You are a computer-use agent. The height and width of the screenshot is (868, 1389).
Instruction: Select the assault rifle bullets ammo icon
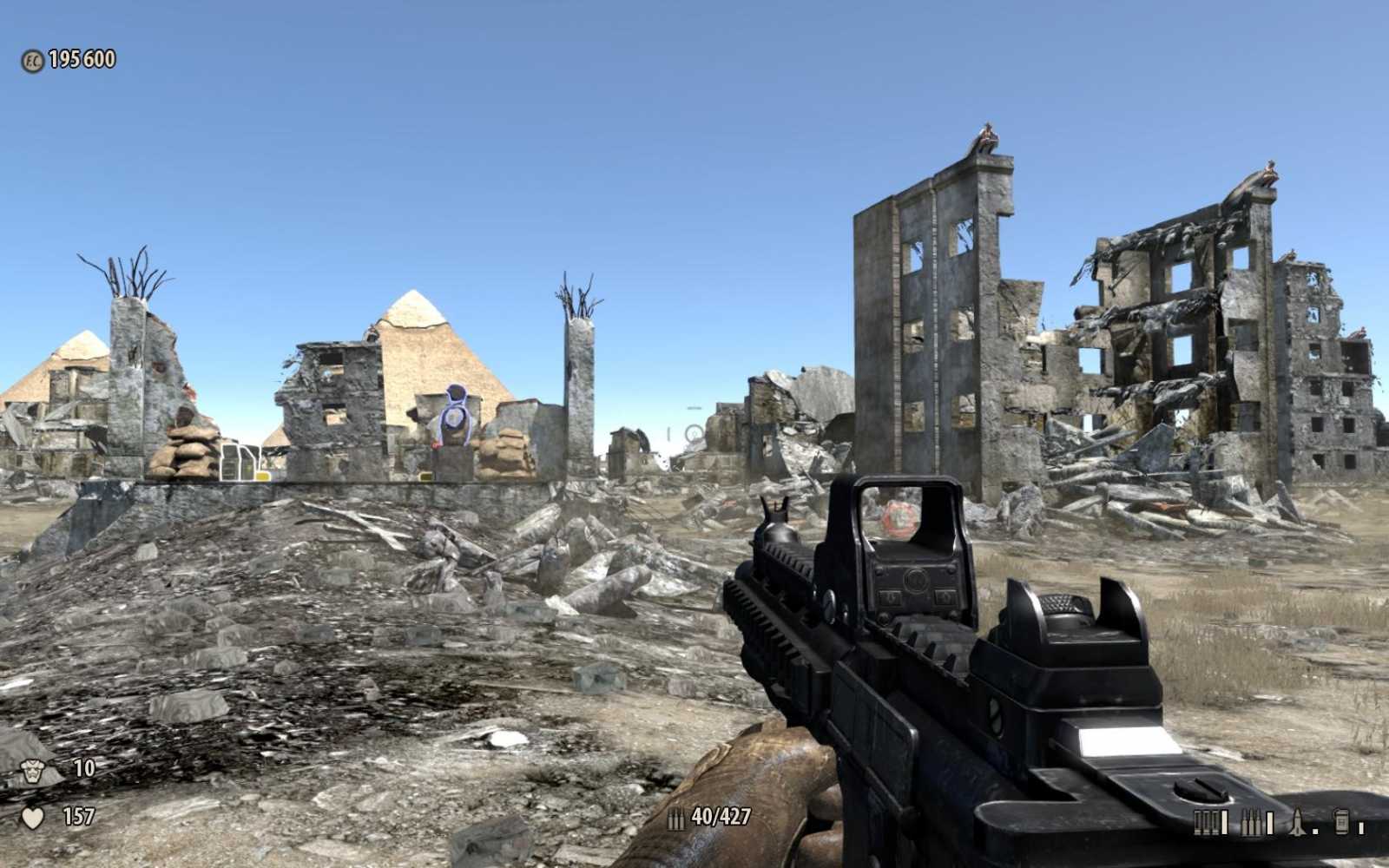pyautogui.click(x=1251, y=822)
